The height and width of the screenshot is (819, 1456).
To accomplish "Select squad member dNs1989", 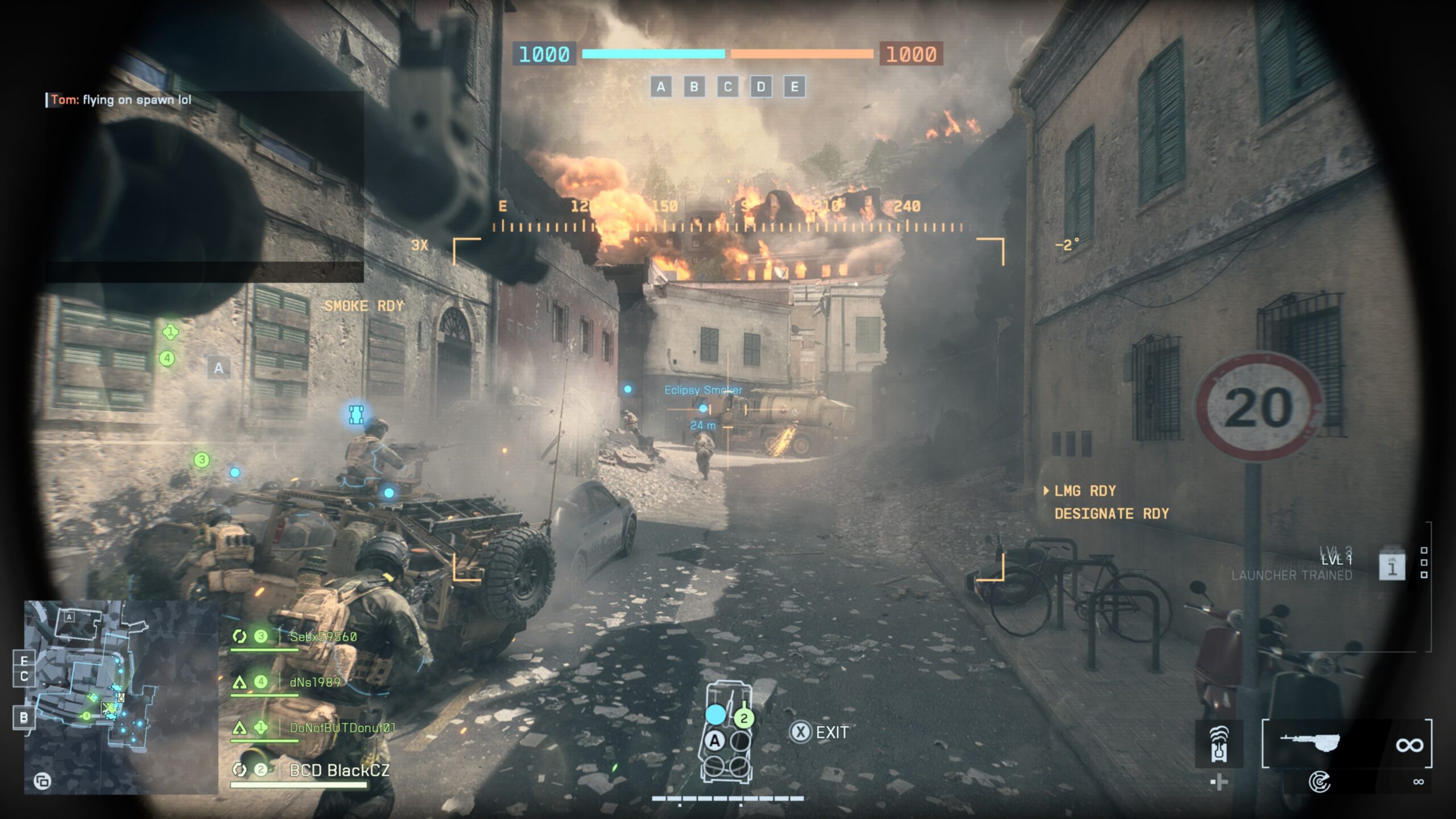I will point(315,682).
